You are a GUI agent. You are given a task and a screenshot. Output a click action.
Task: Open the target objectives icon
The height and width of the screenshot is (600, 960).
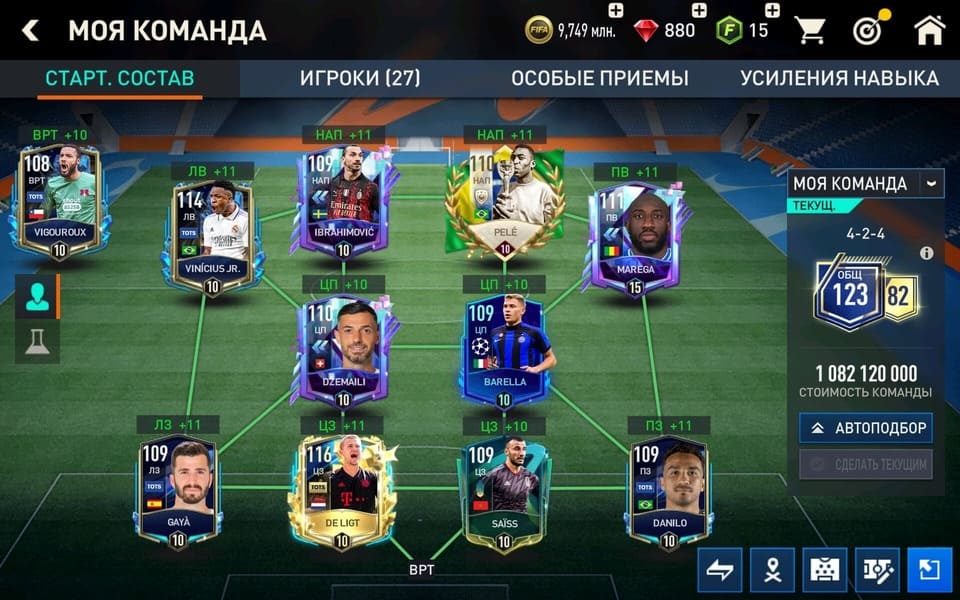869,31
